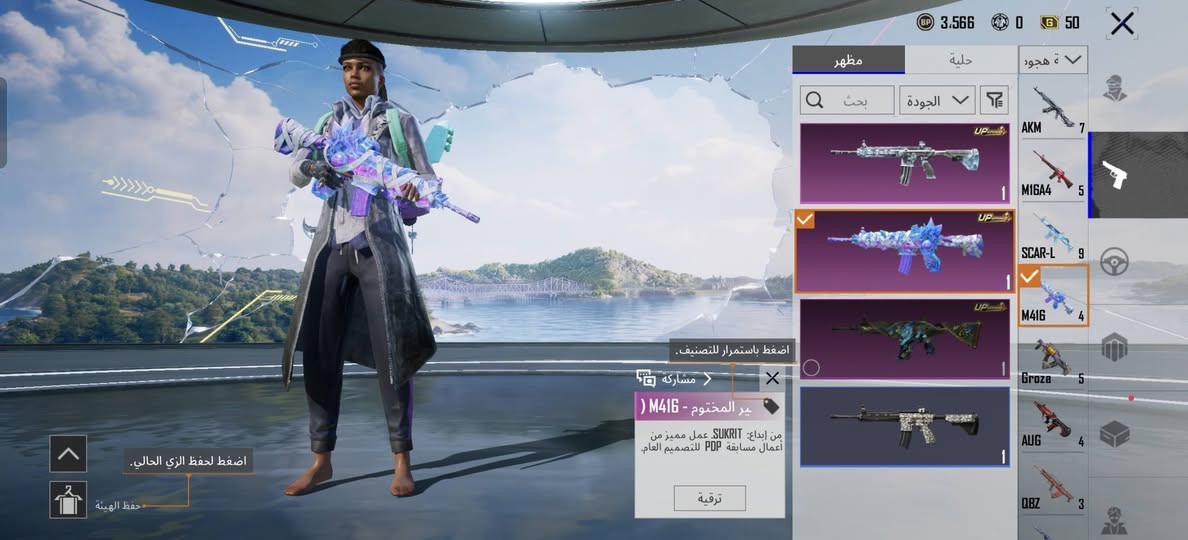This screenshot has height=540, width=1188.
Task: Open the الجودة quality sort dropdown
Action: point(937,99)
